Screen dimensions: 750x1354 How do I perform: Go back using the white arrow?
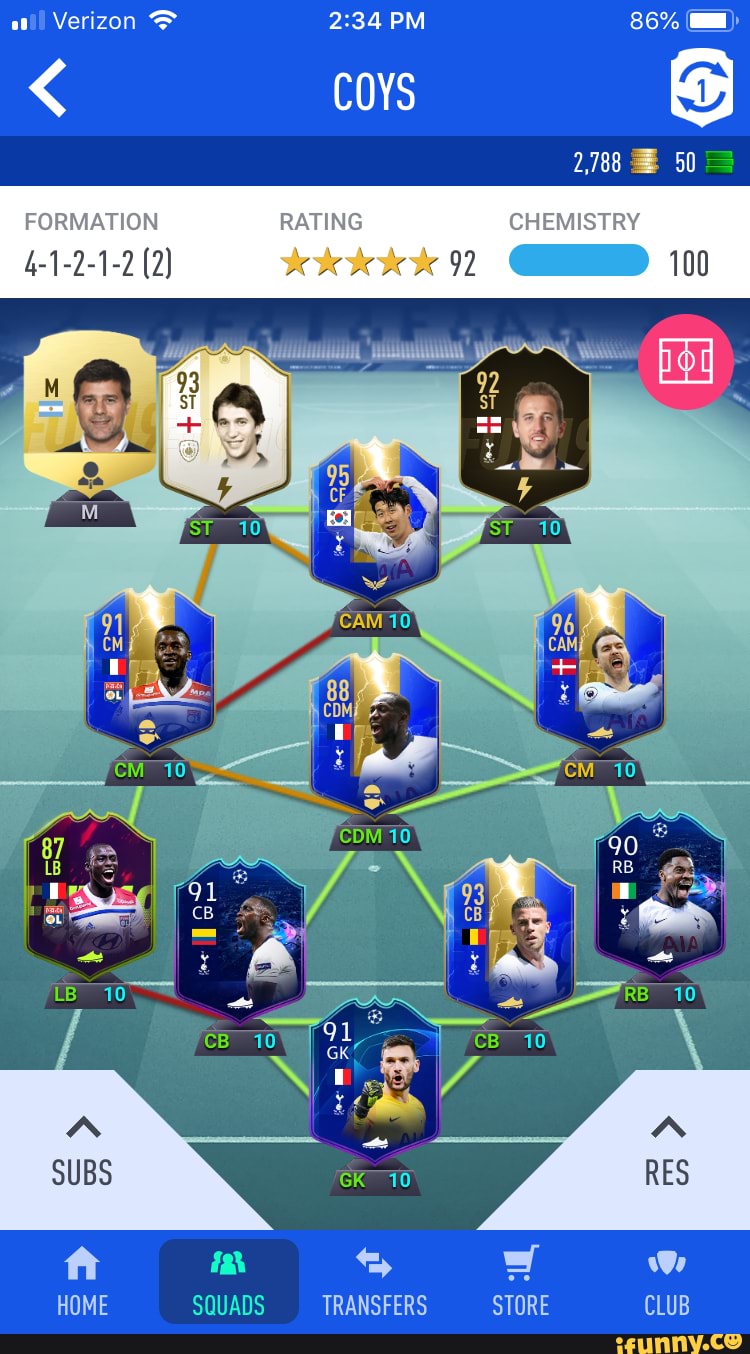pyautogui.click(x=48, y=88)
